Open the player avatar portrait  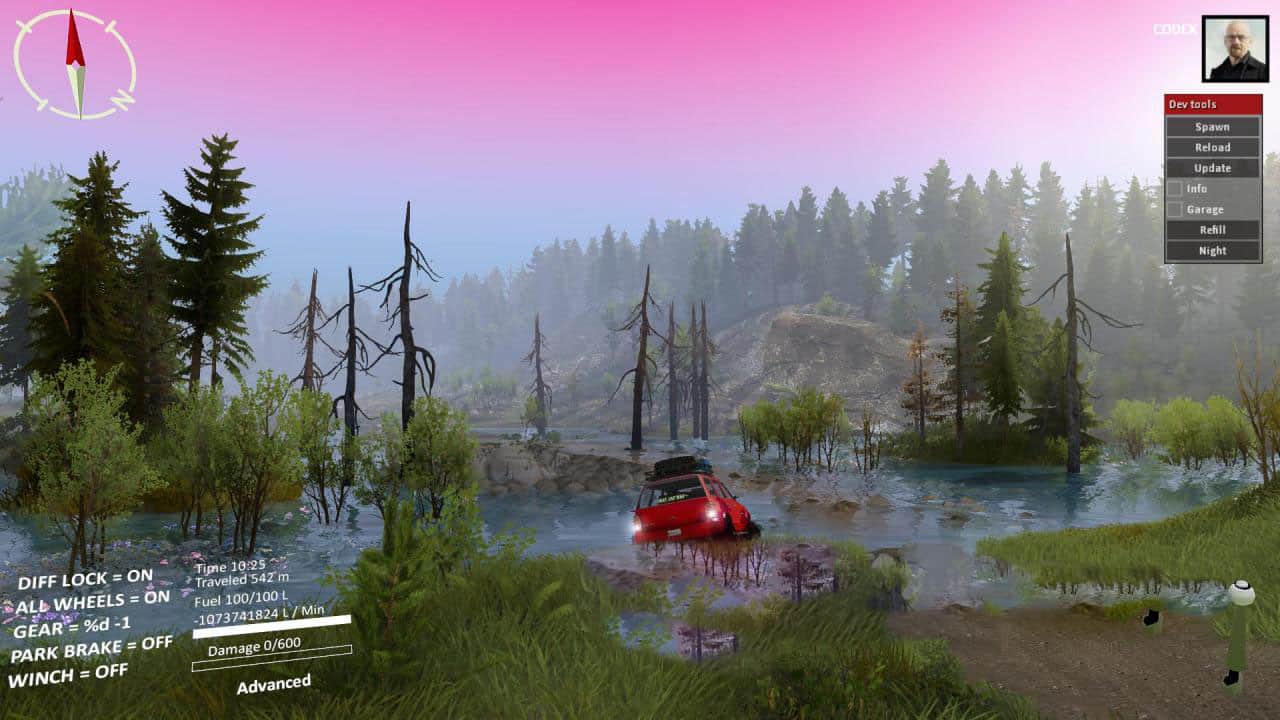coord(1235,48)
